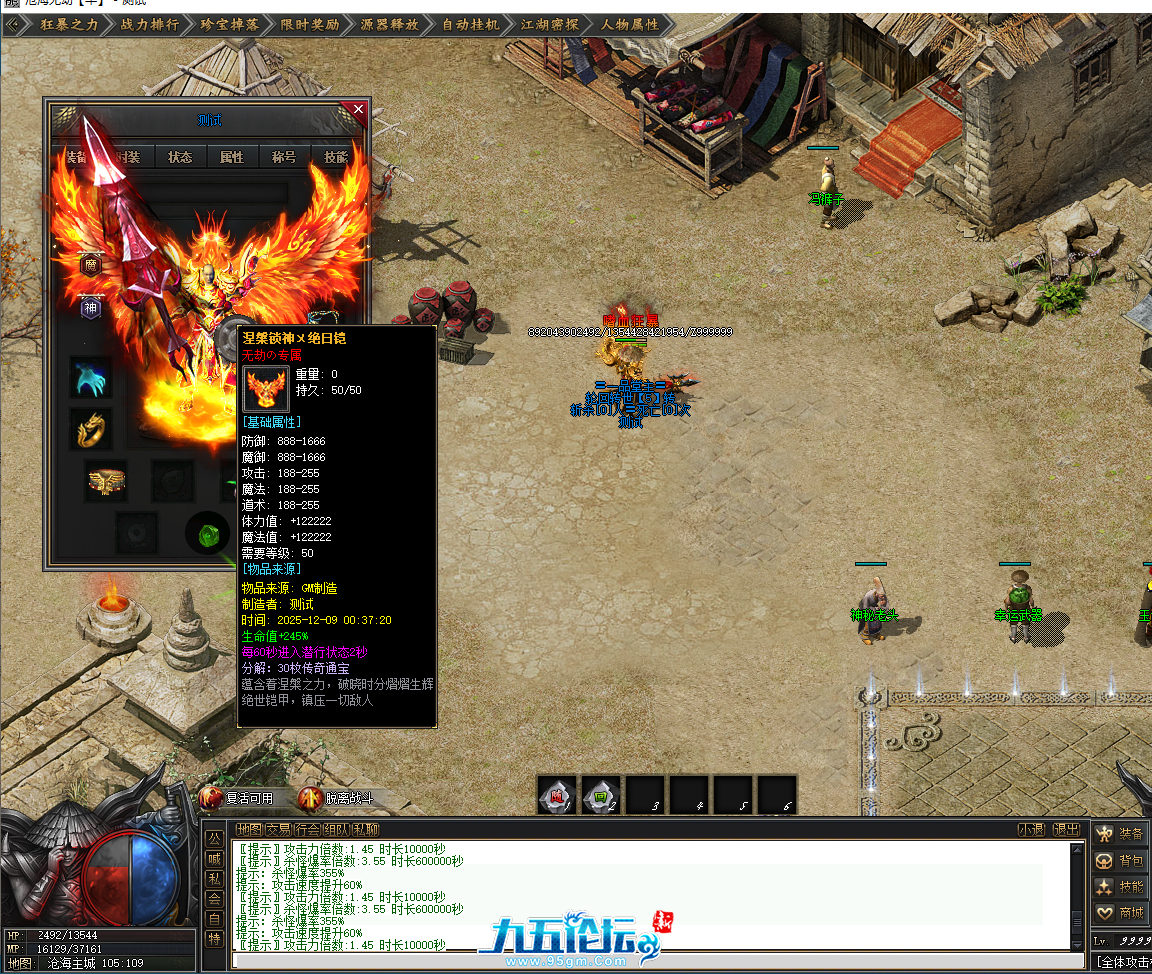Switch to the 状态 status tab
Image resolution: width=1152 pixels, height=974 pixels.
pyautogui.click(x=180, y=157)
